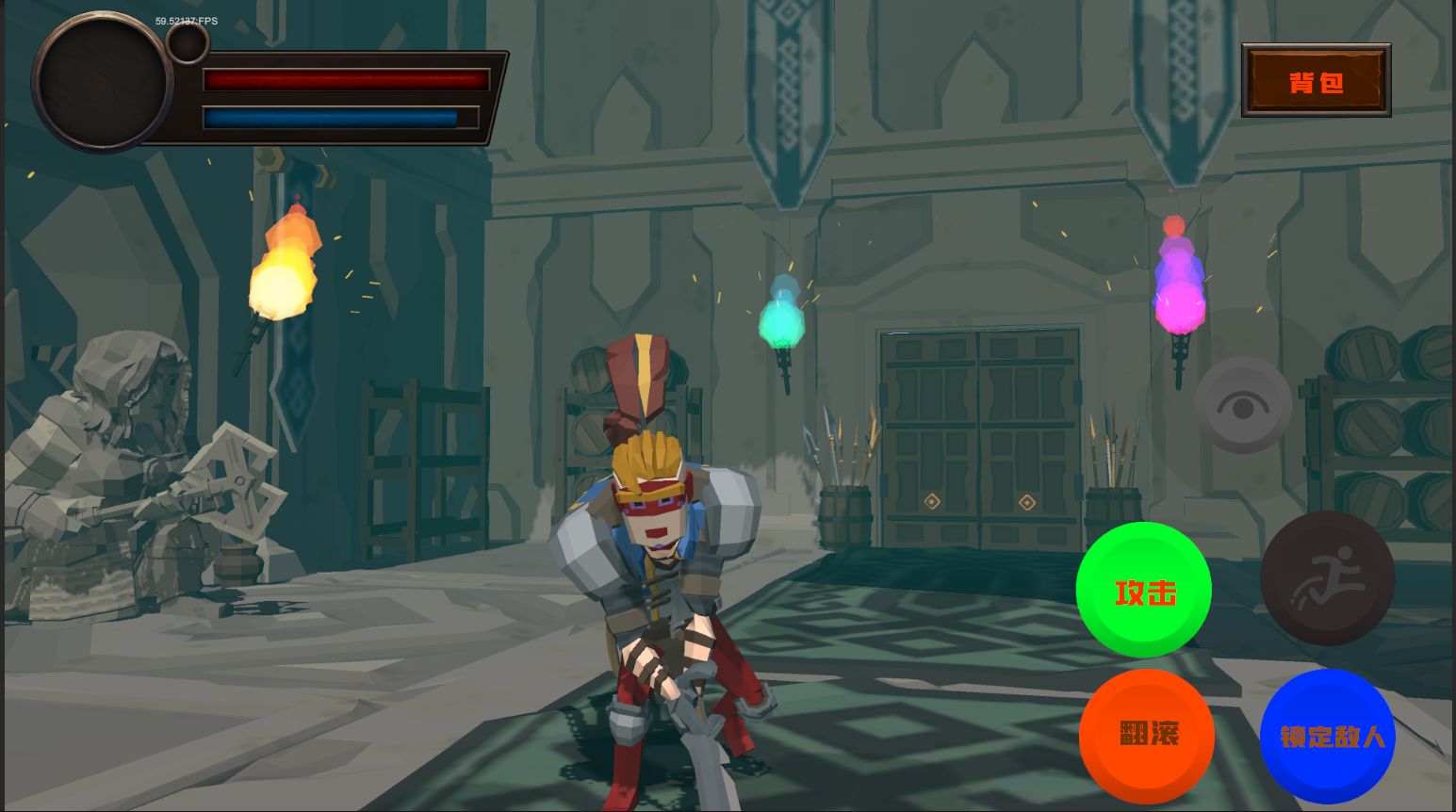Tap the green 攻击 attack button
Screen dimensions: 1456x812
click(x=1144, y=590)
